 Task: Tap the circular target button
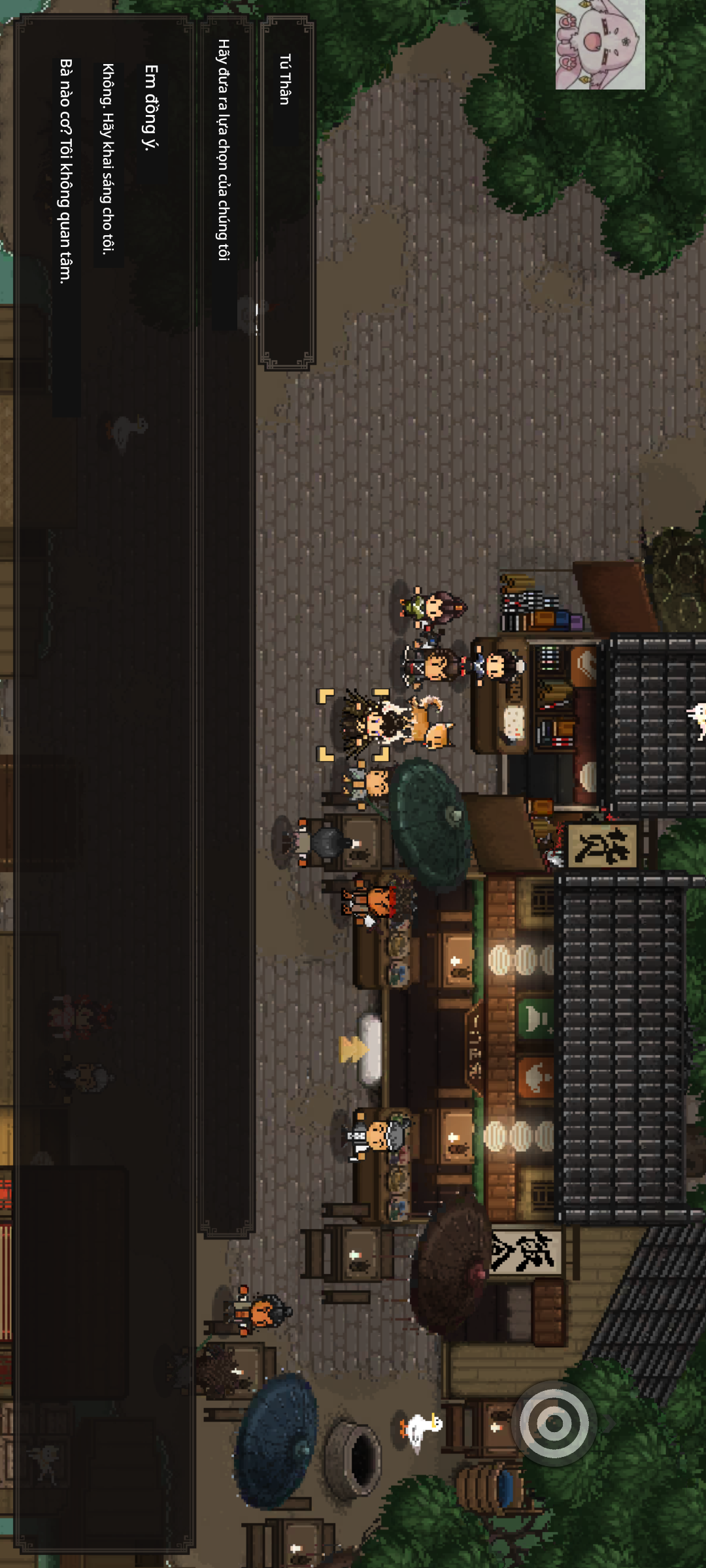click(x=554, y=1422)
